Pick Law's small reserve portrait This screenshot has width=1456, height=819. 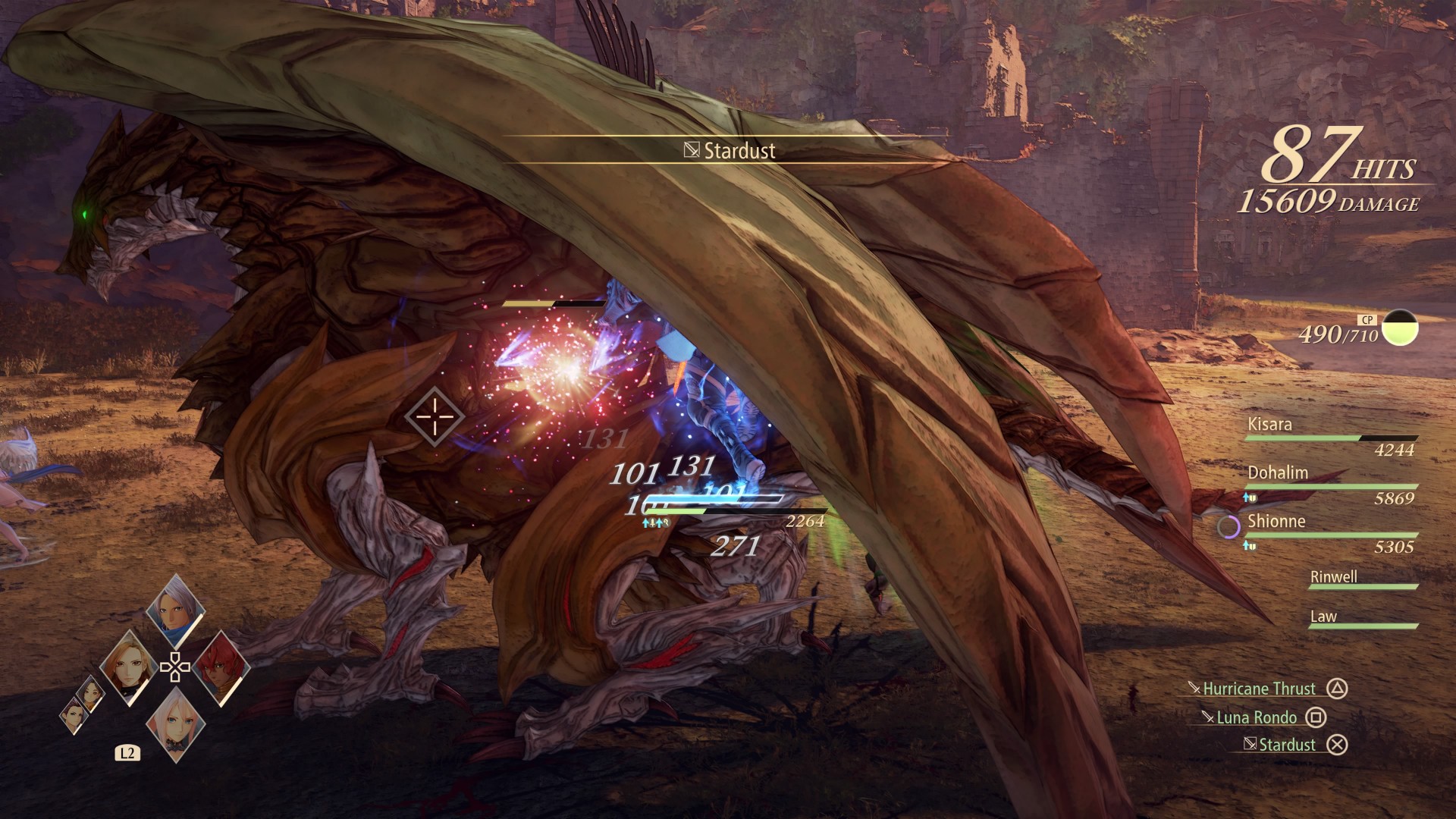74,715
